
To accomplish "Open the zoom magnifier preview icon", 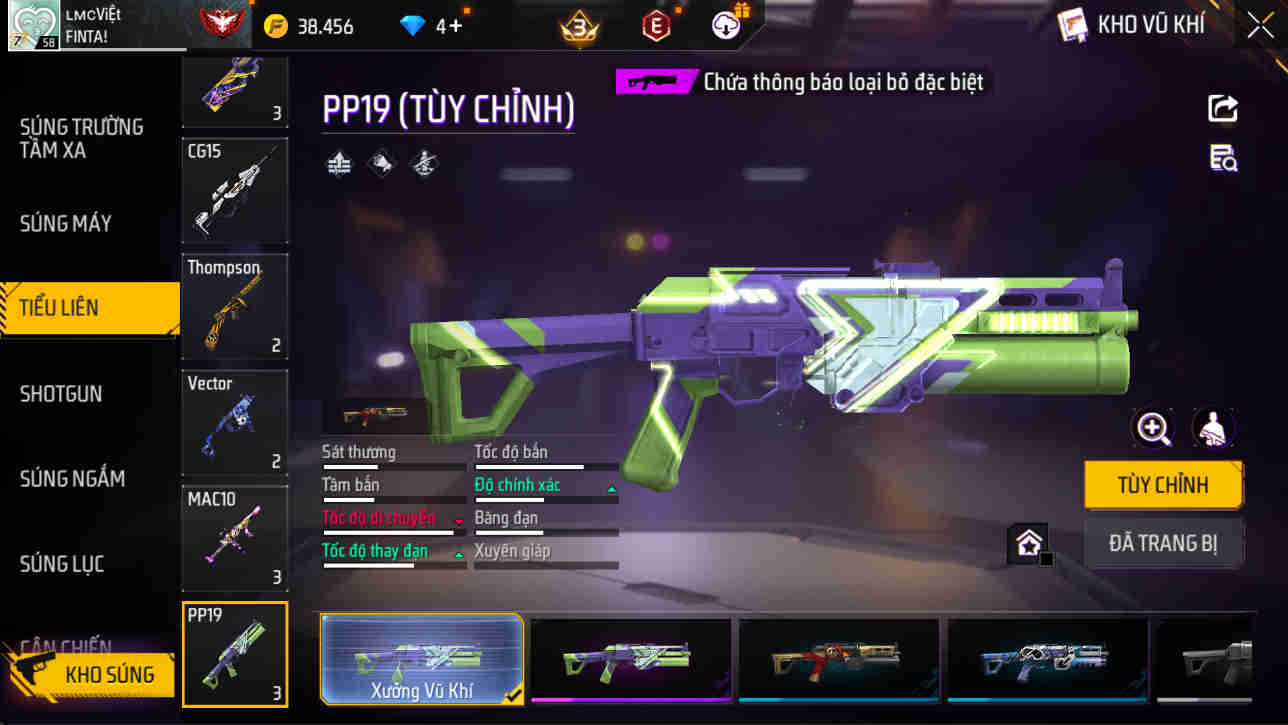I will click(1154, 430).
